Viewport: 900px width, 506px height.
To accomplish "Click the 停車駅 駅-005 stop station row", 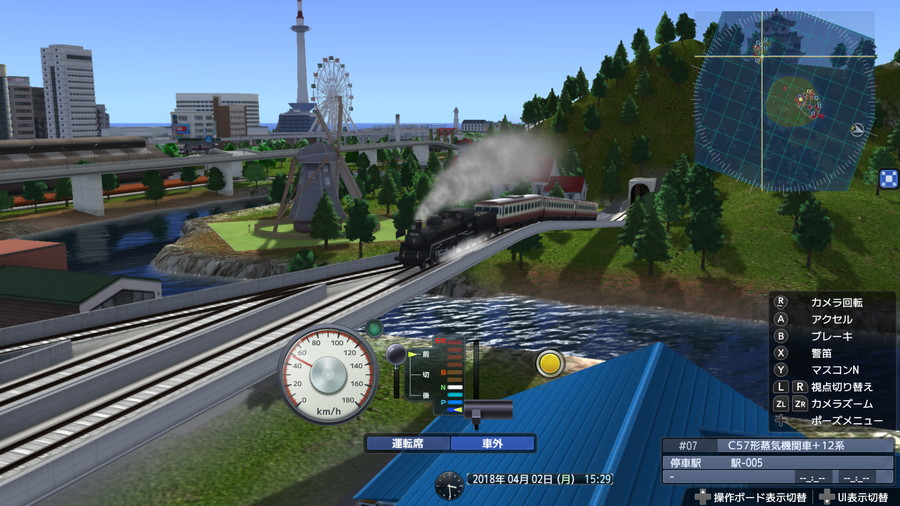I will click(778, 462).
